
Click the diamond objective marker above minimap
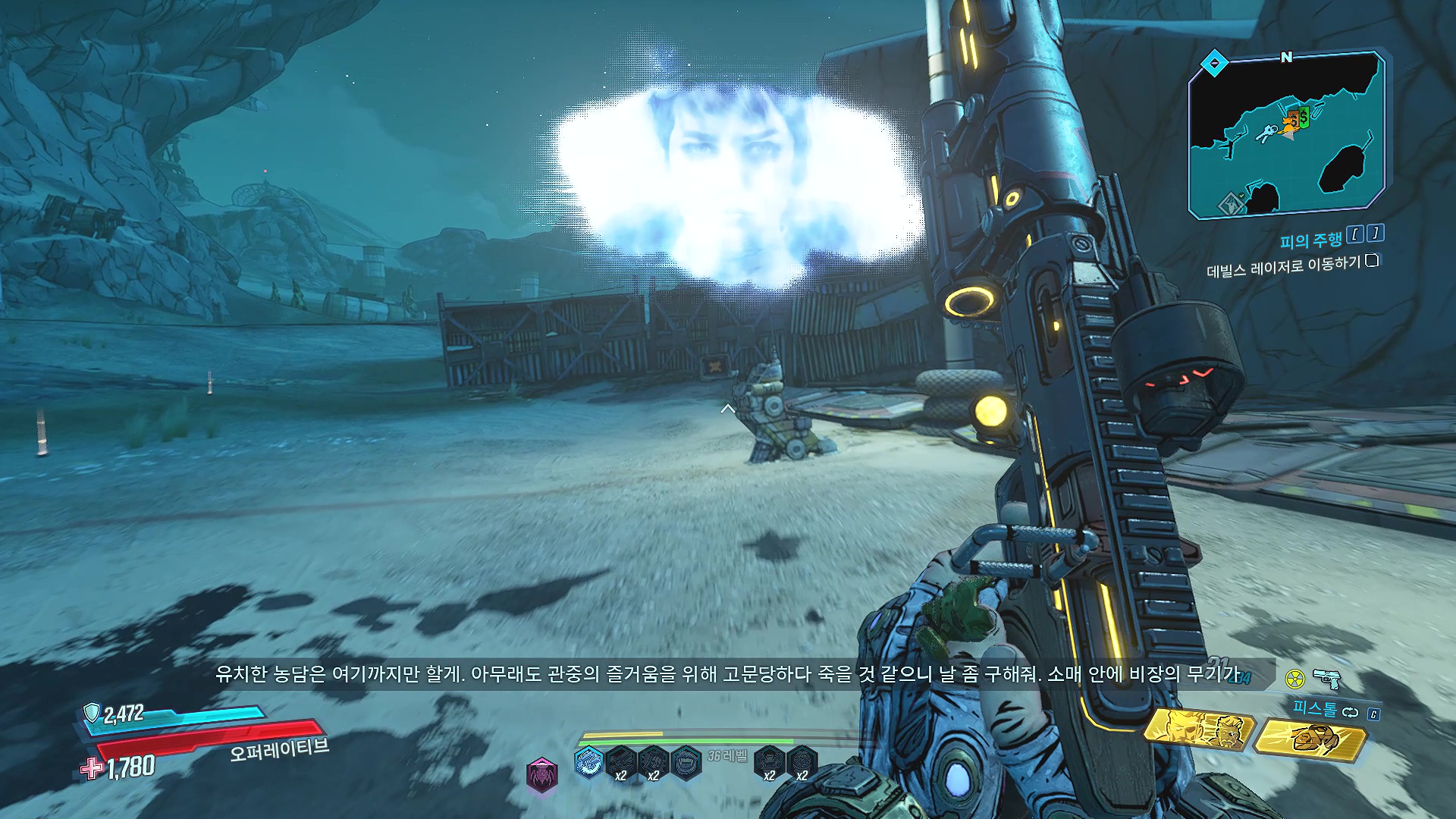[x=1214, y=63]
